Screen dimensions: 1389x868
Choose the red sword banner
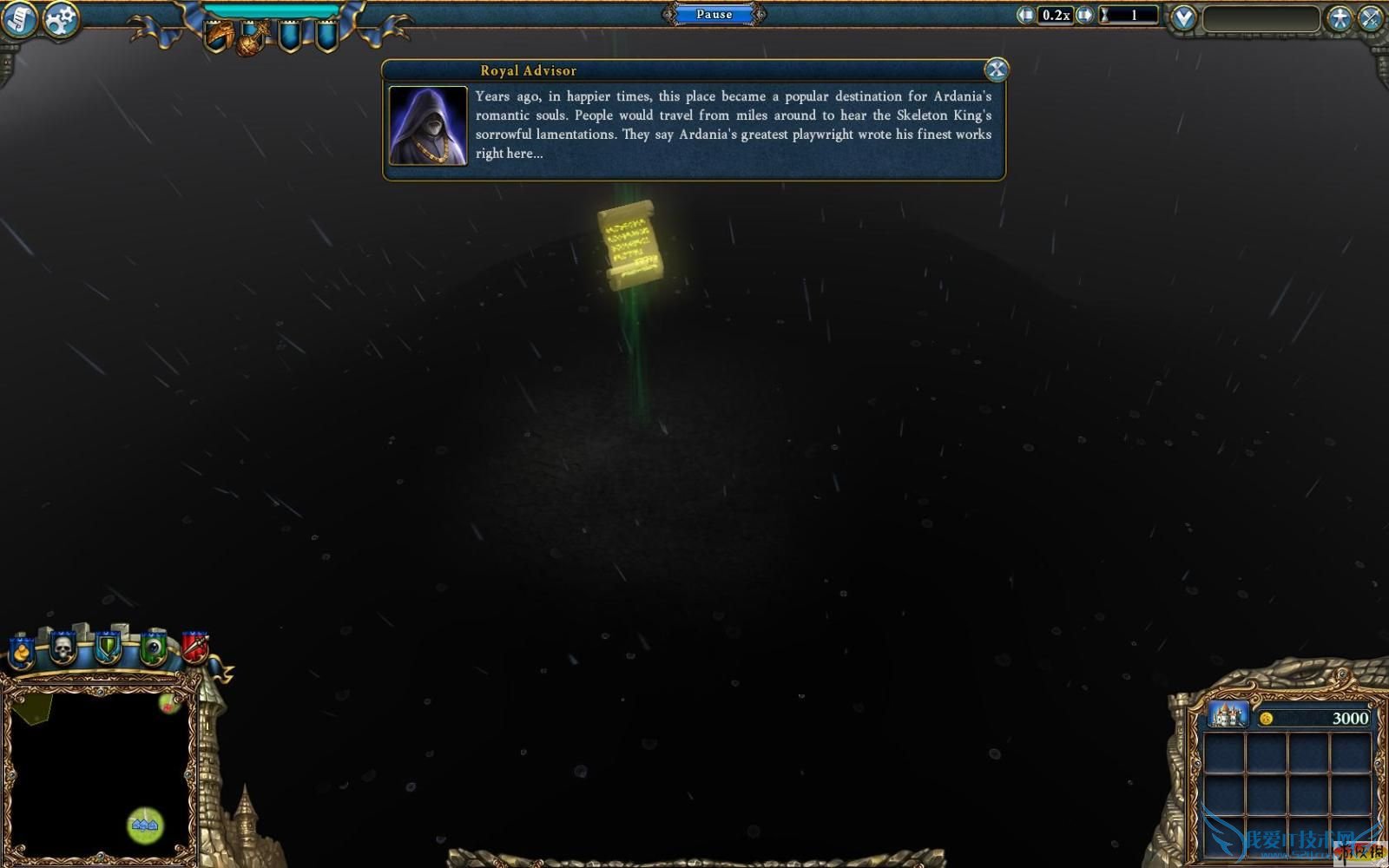point(194,647)
